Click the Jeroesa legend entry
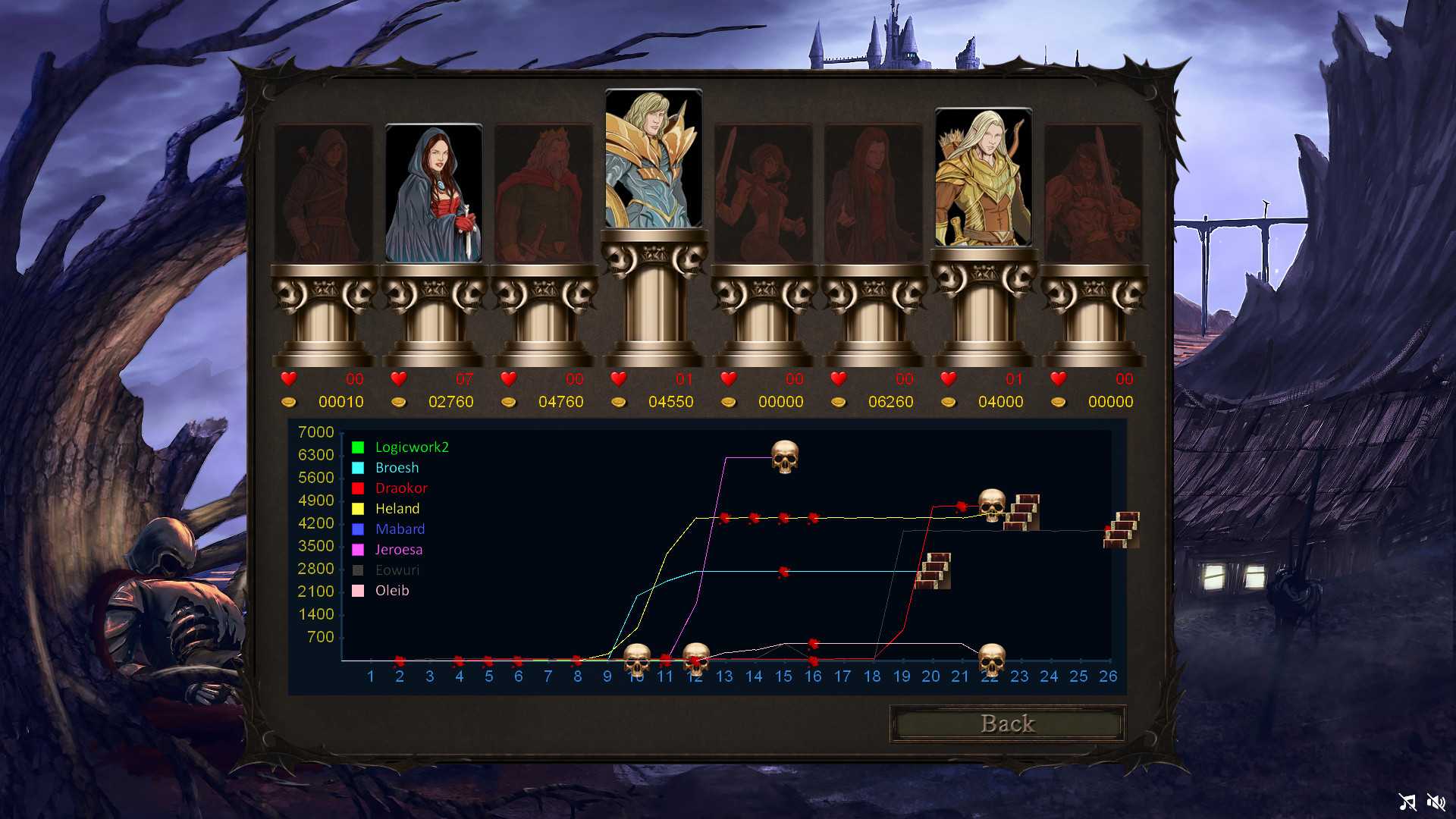Image resolution: width=1456 pixels, height=819 pixels. (x=398, y=550)
